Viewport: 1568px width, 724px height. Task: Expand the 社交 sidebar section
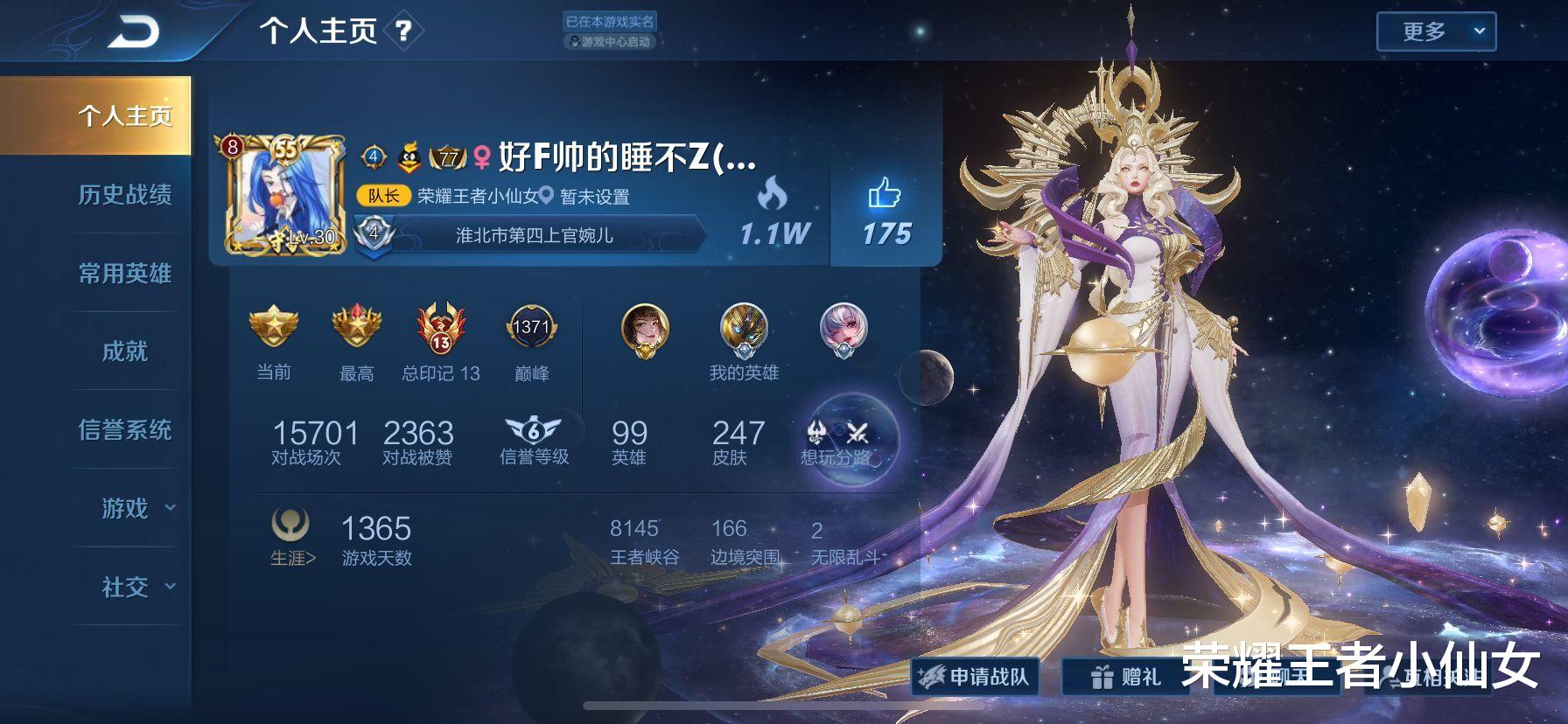coord(125,587)
